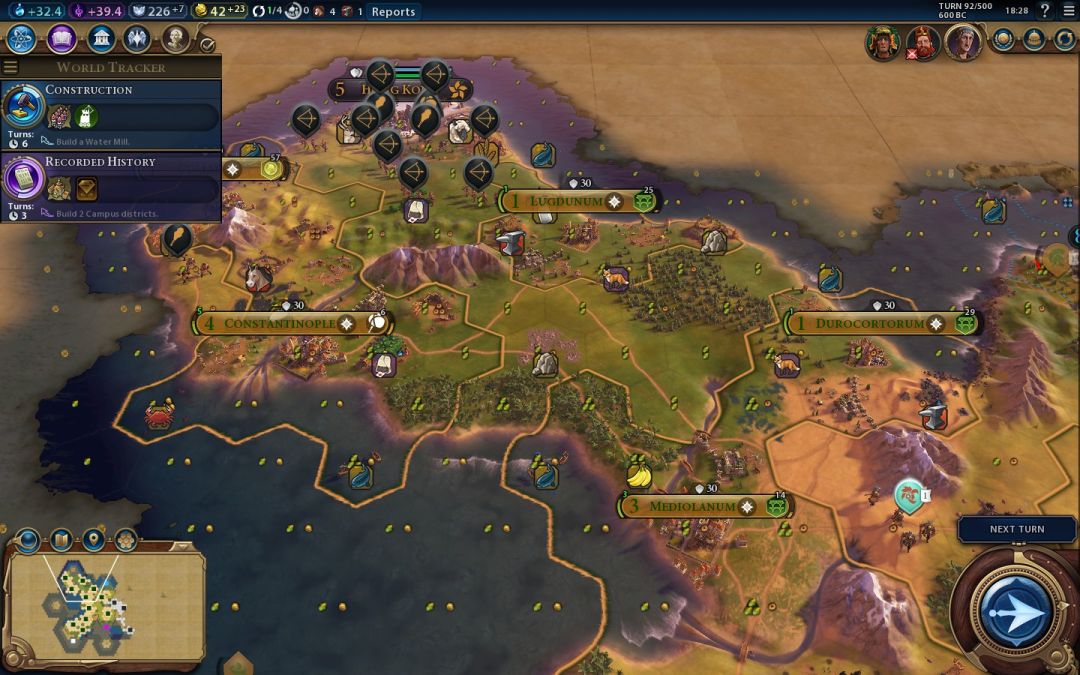
Task: Open the Civilopedia question mark
Action: coord(1045,11)
